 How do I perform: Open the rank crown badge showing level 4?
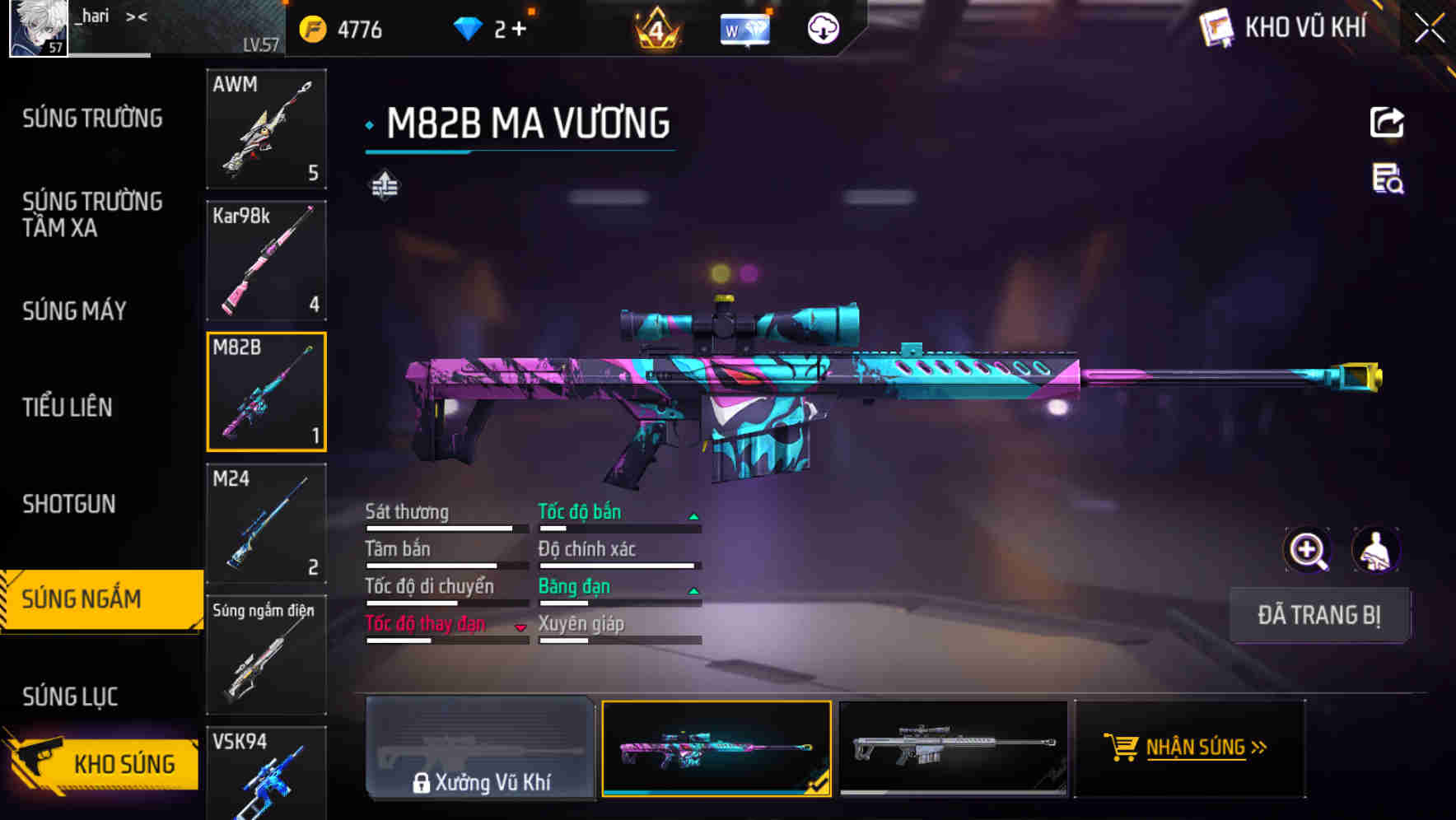point(655,29)
